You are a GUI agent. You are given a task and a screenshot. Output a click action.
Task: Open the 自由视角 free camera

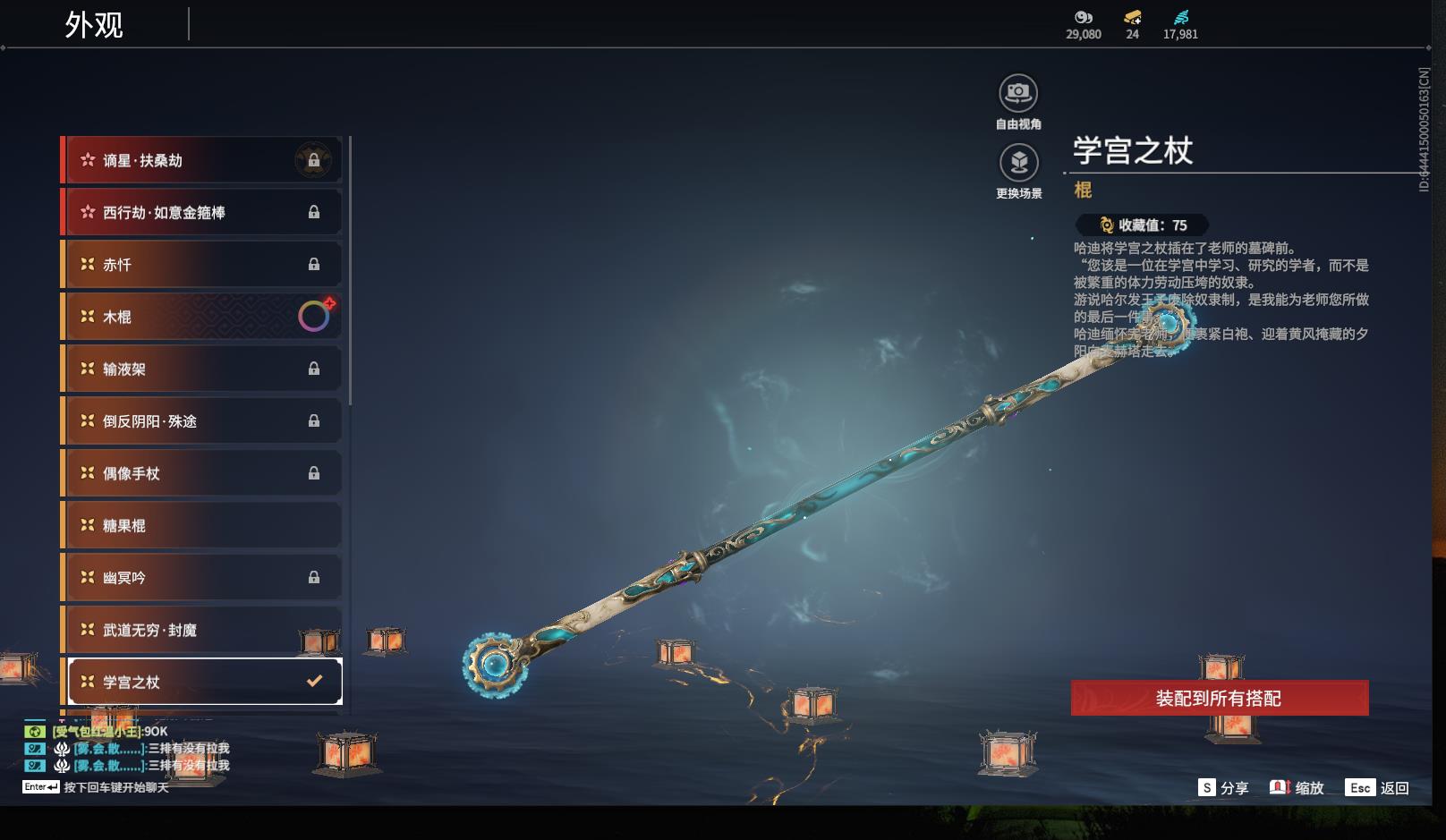click(x=1018, y=93)
